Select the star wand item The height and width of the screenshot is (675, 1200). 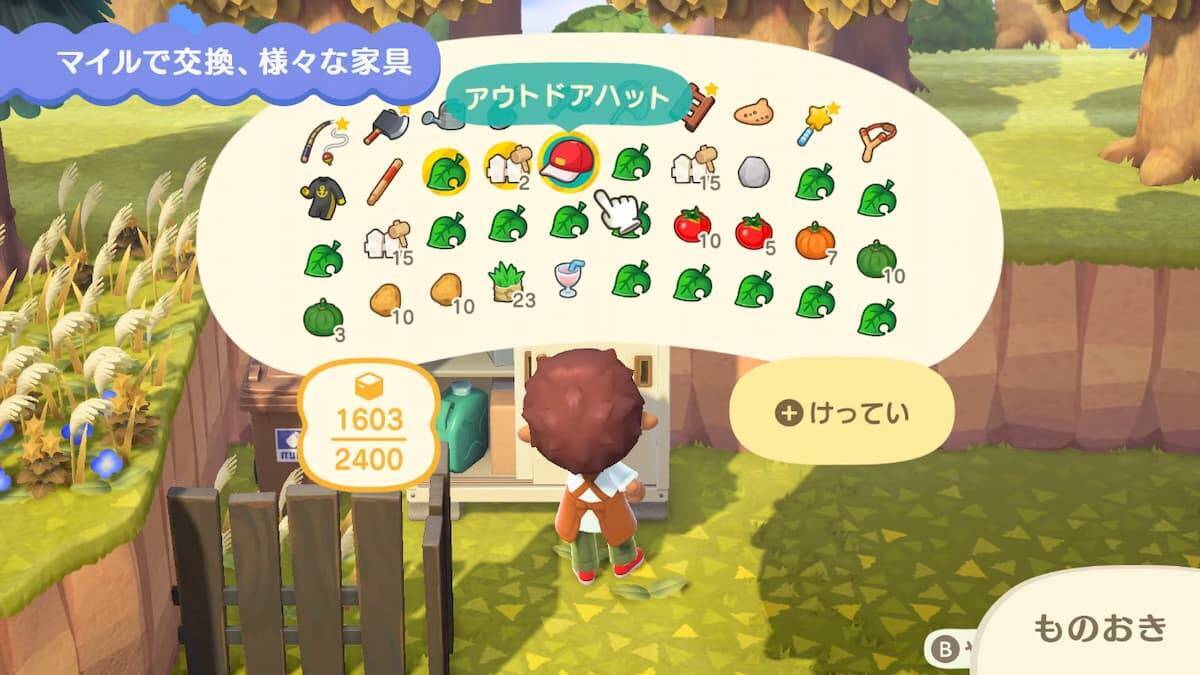[x=814, y=125]
